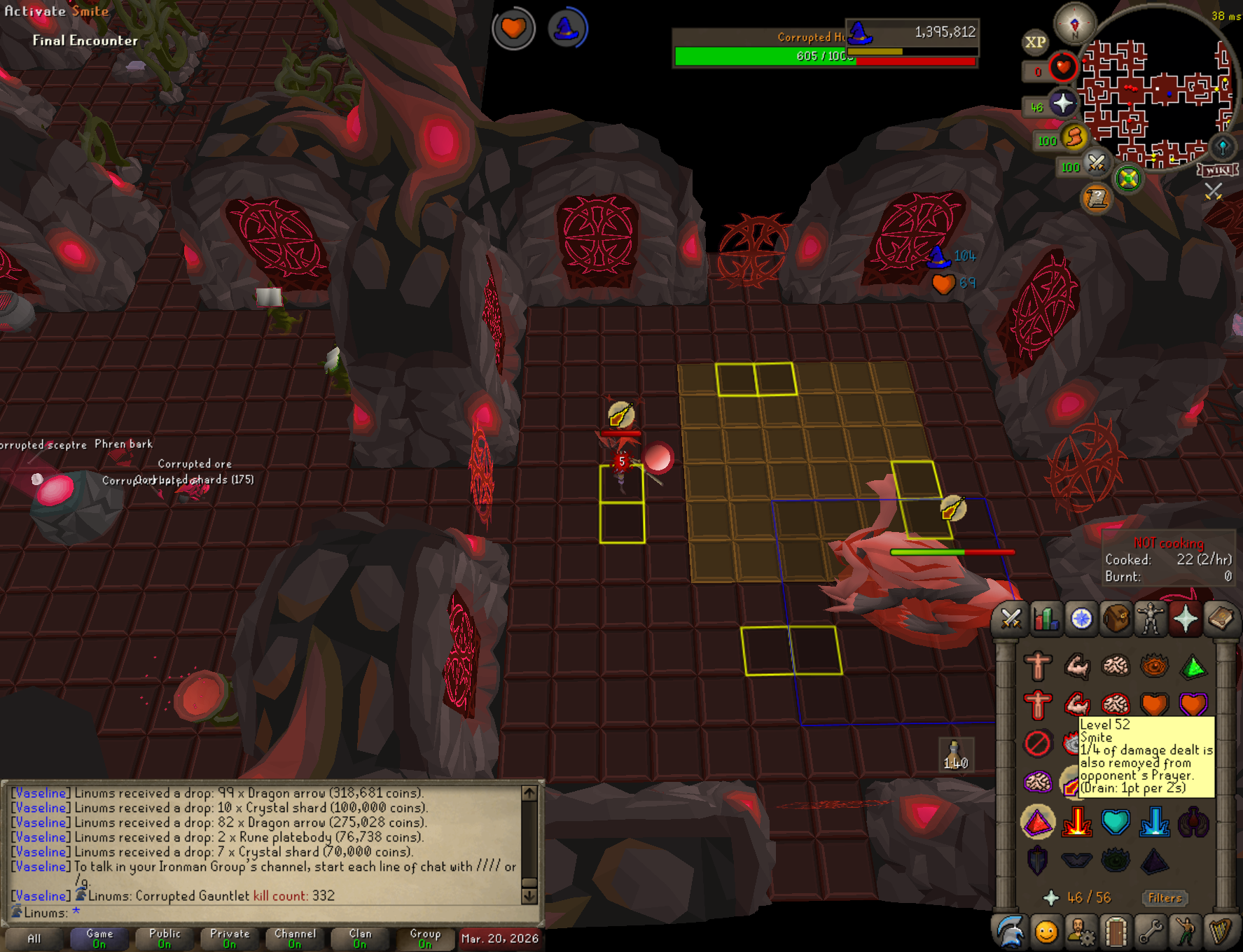The height and width of the screenshot is (952, 1243).
Task: Toggle the XP drops orb
Action: [x=1036, y=42]
